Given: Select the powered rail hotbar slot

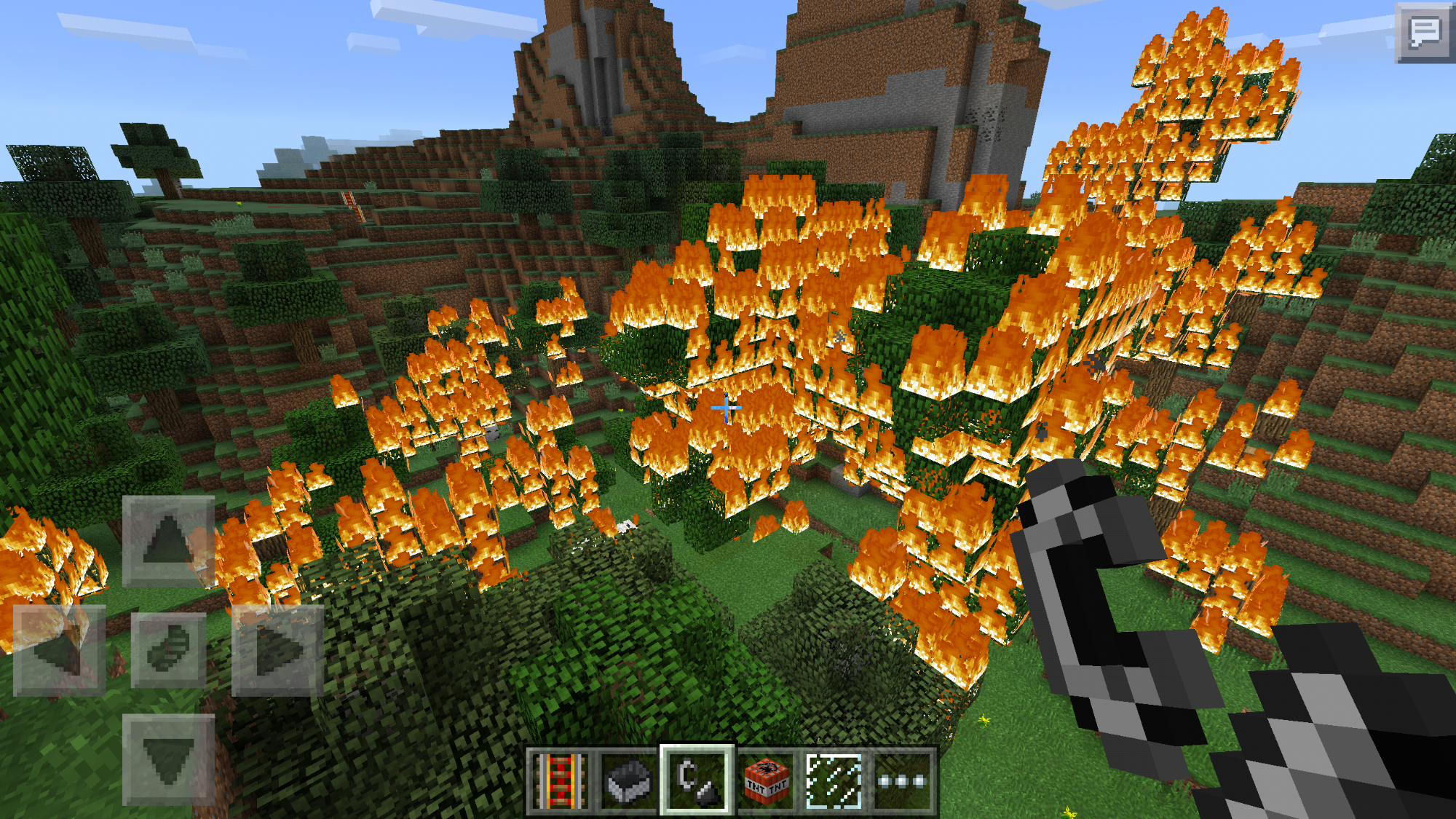Looking at the screenshot, I should 558,781.
